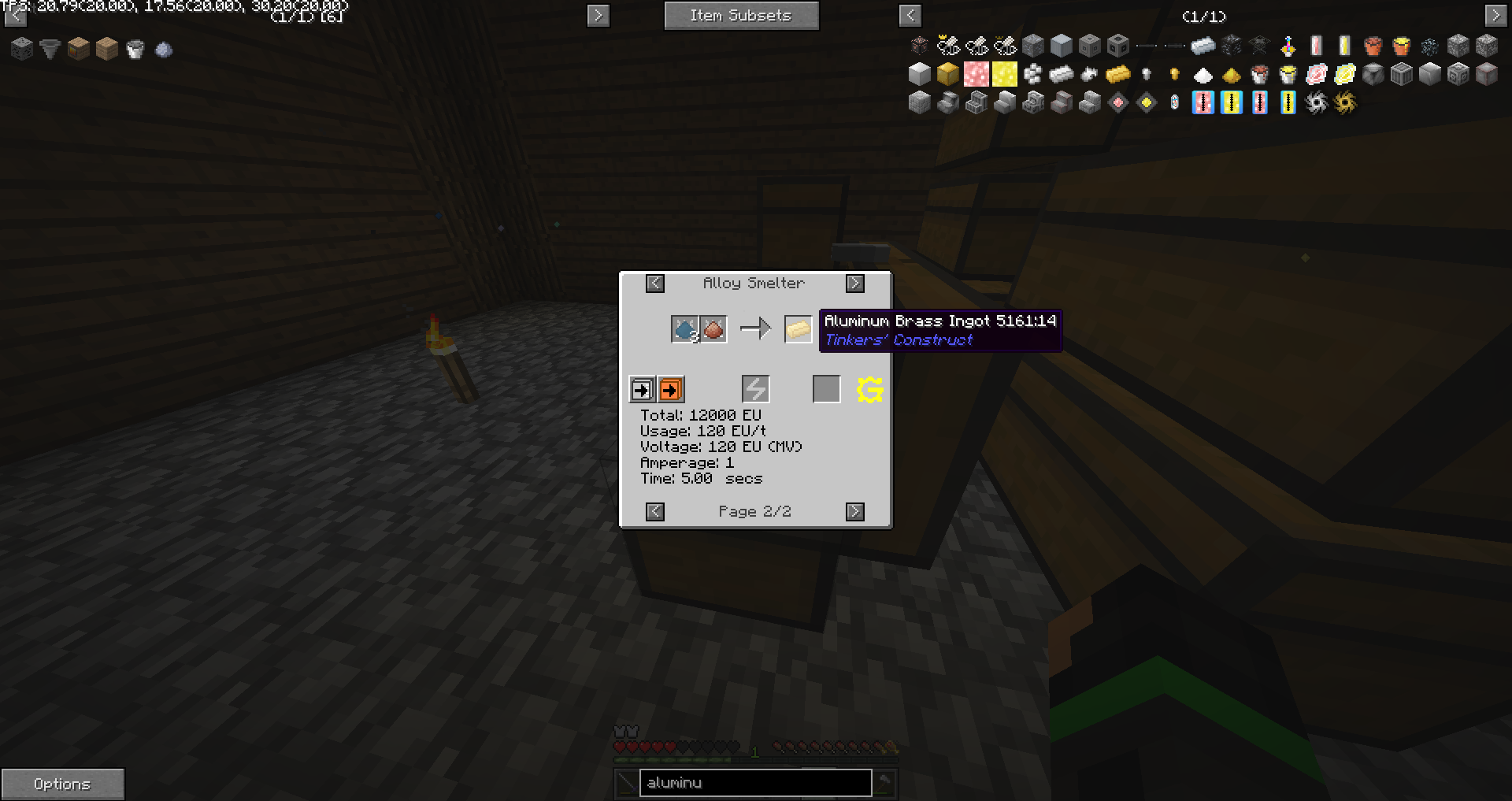The image size is (1512, 801).
Task: Select the pink block swatch in the item panel
Action: (x=976, y=74)
